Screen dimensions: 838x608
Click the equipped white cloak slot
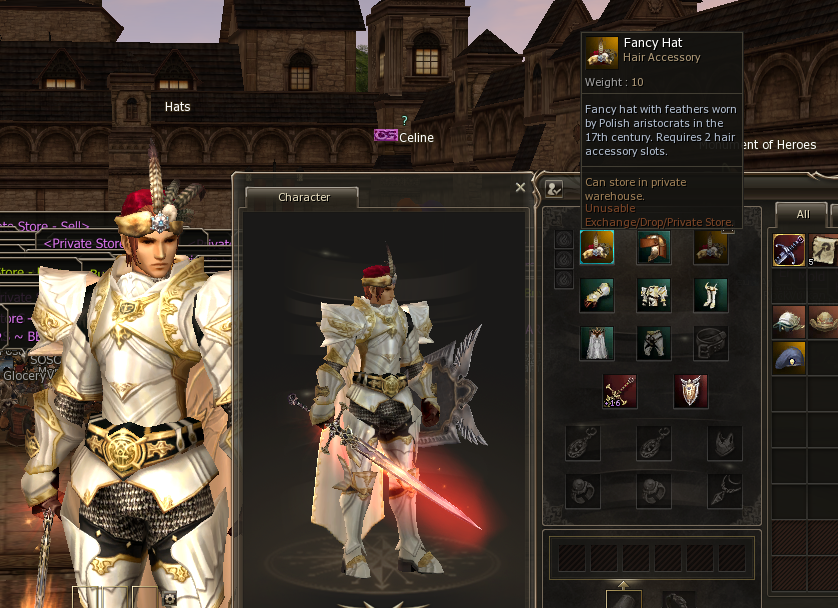pos(597,343)
